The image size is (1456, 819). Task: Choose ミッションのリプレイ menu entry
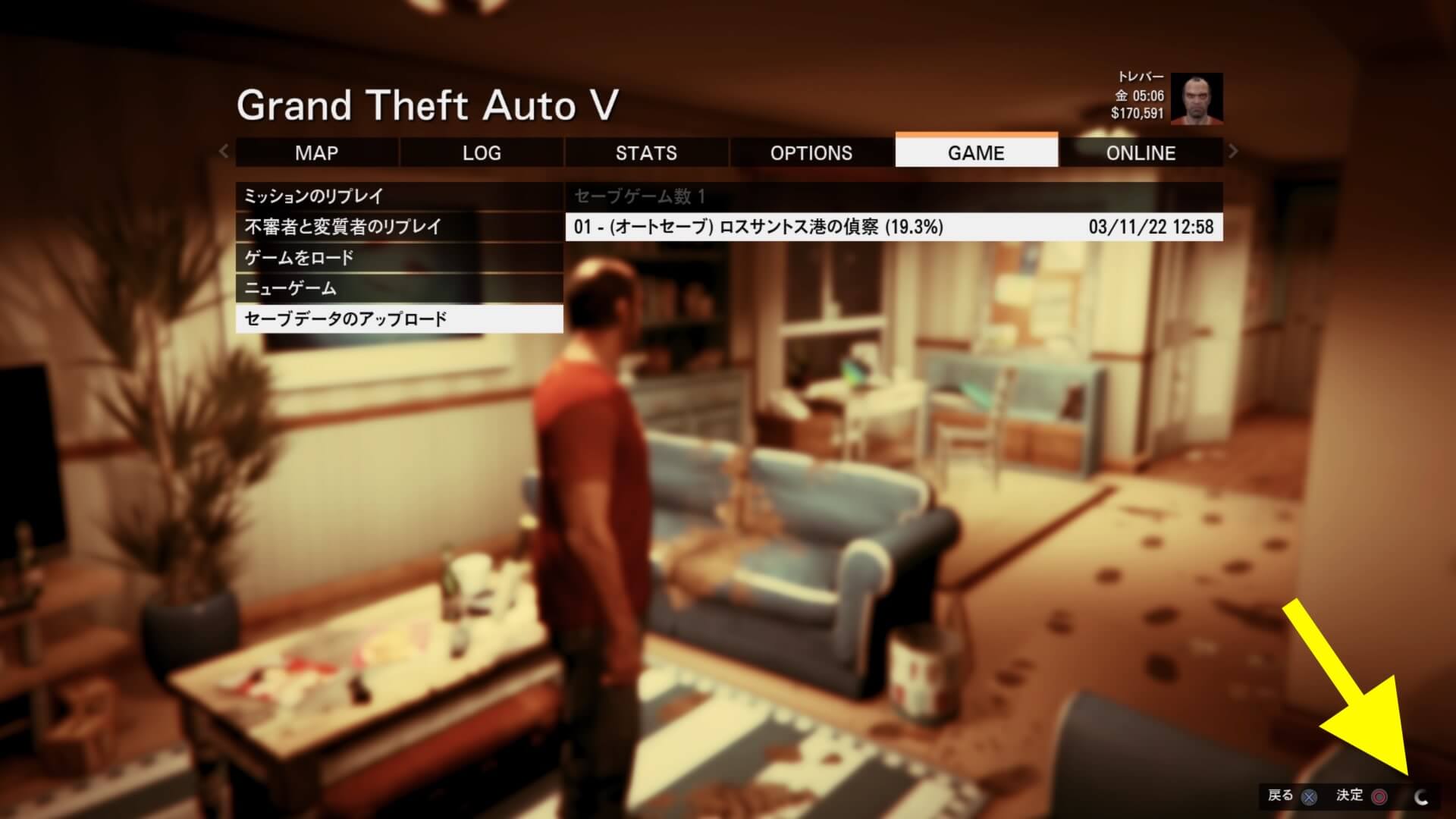coord(399,196)
